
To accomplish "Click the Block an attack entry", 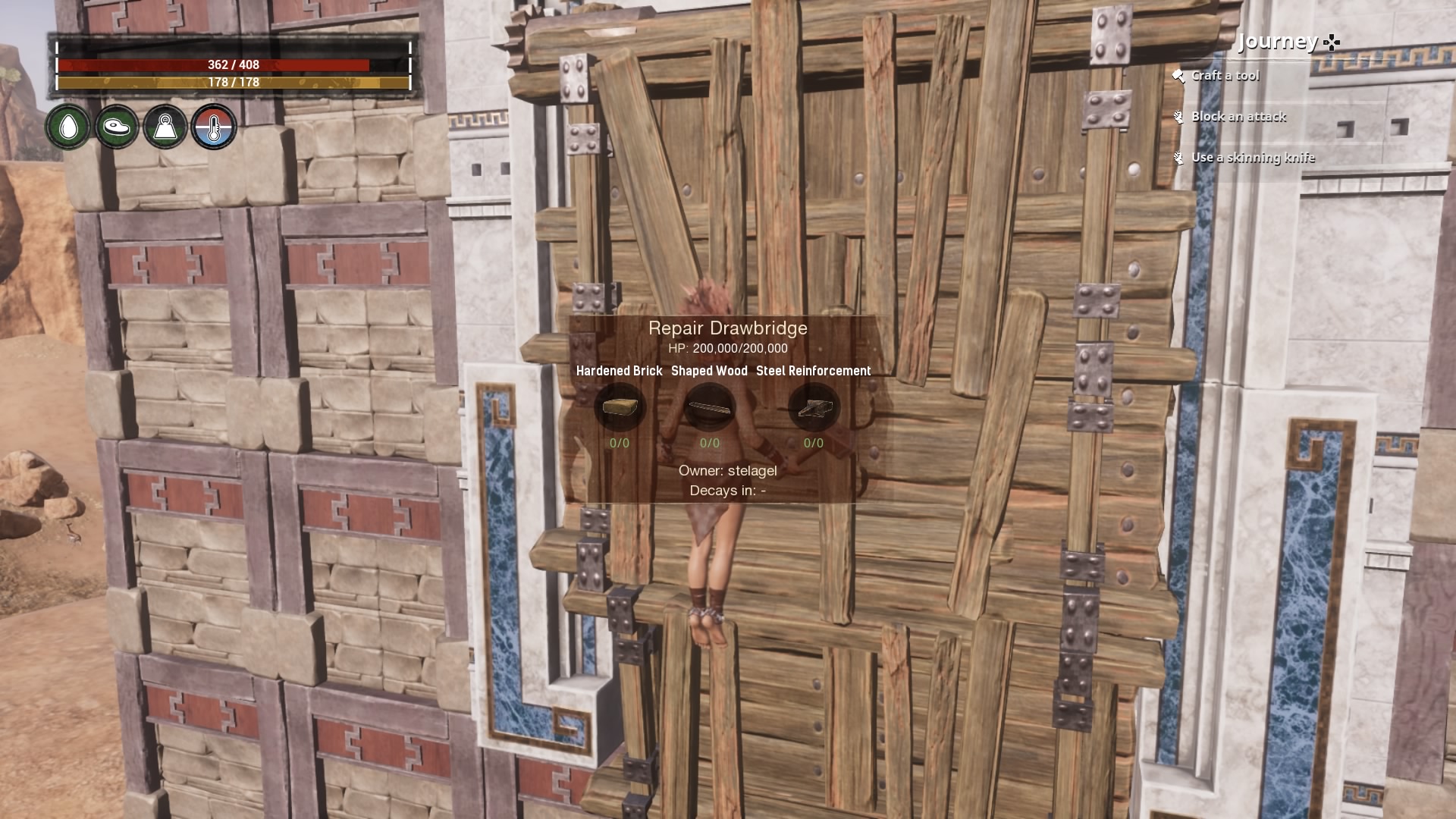I will coord(1238,116).
